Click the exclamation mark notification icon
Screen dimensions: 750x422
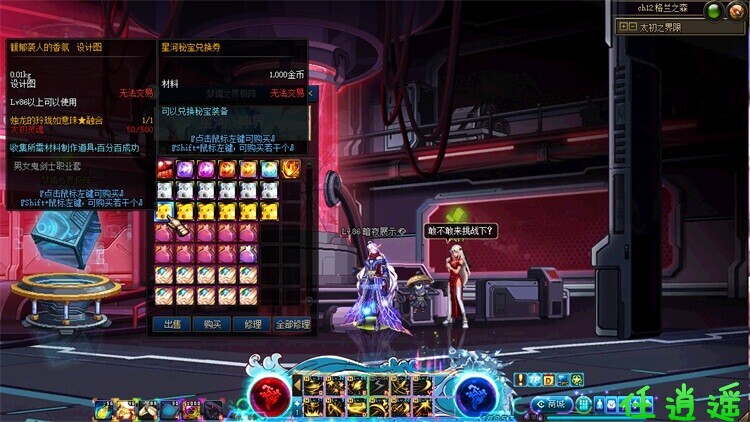coord(520,379)
